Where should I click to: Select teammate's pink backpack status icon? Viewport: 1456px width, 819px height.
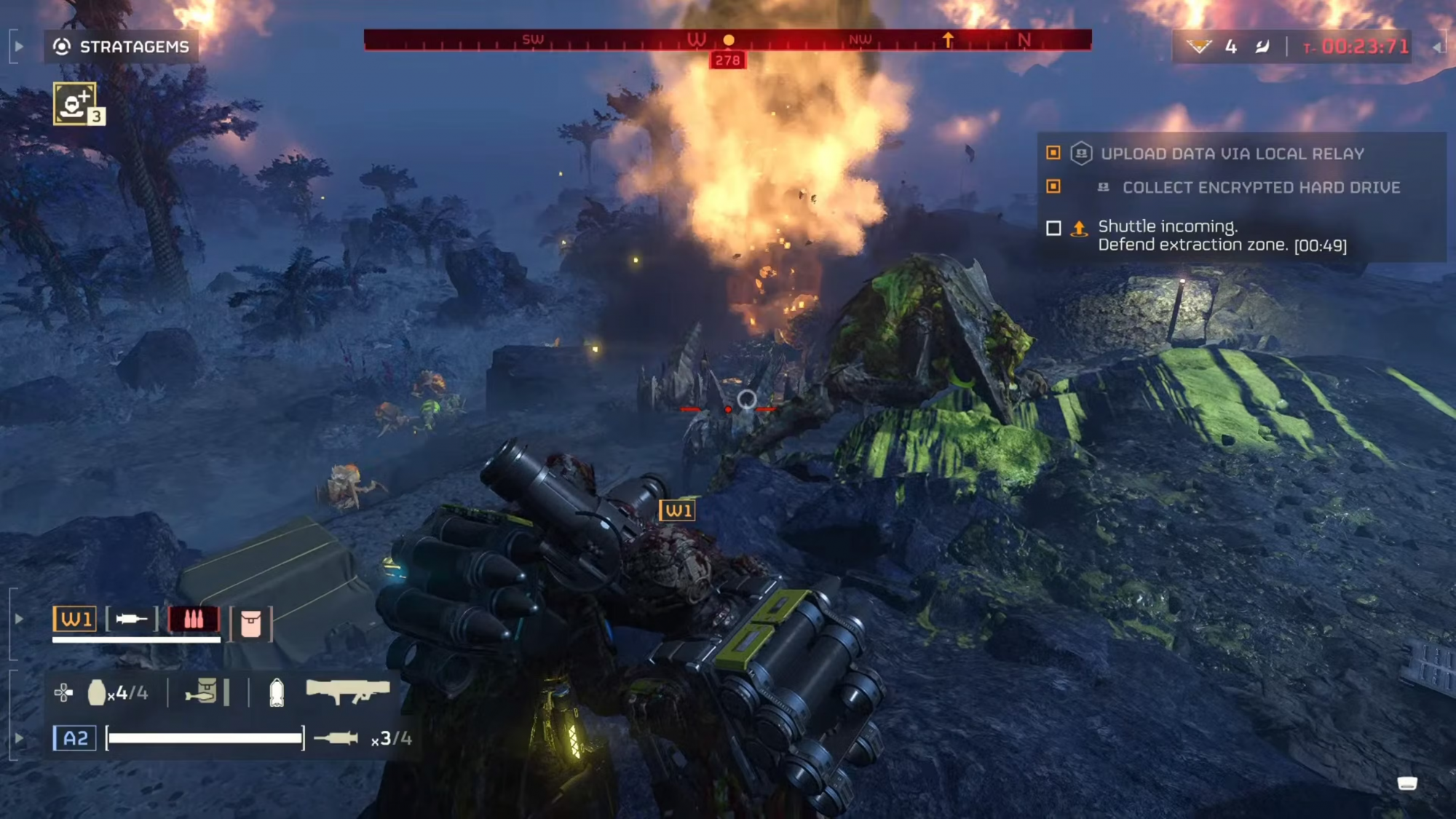[251, 624]
